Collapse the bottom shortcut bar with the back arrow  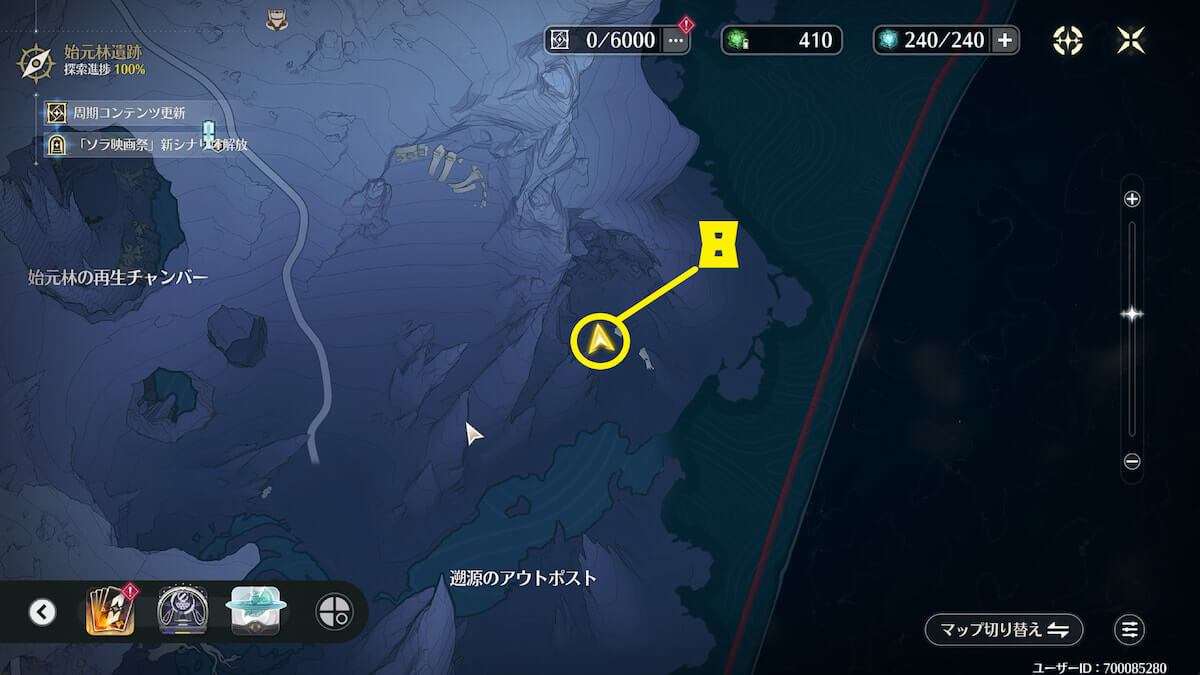click(42, 611)
